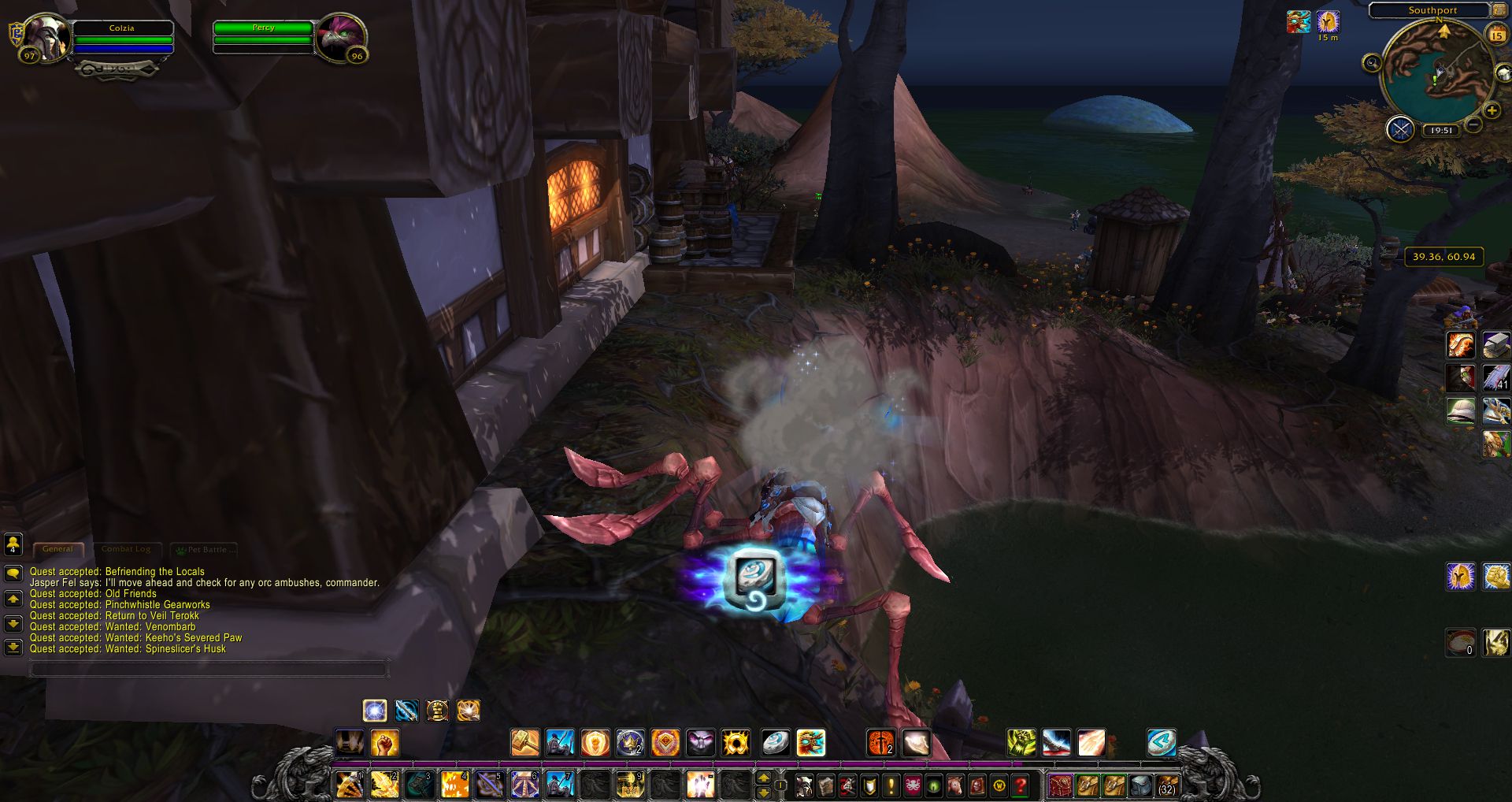Open the Combat Log tab
The height and width of the screenshot is (802, 1512).
pyautogui.click(x=126, y=549)
